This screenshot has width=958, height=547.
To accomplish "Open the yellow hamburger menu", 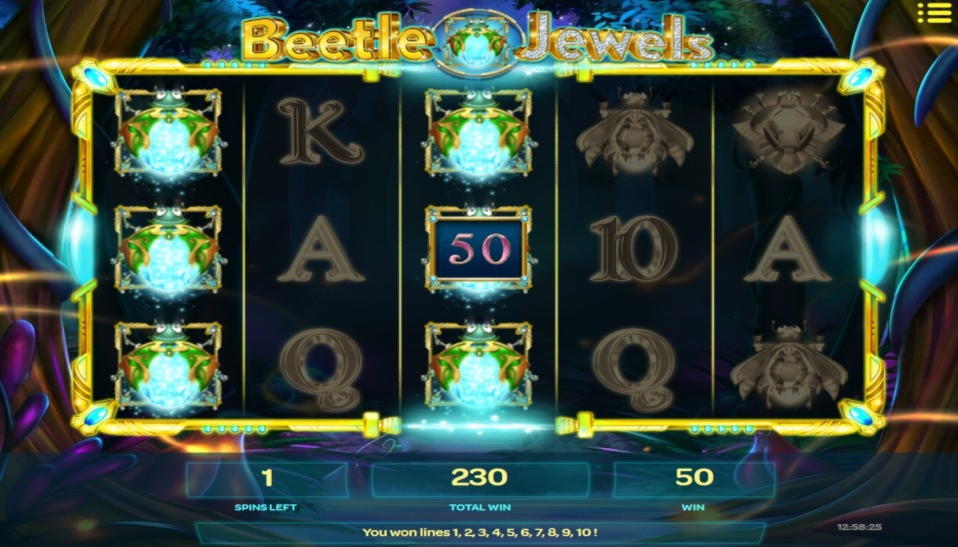I will [x=933, y=13].
